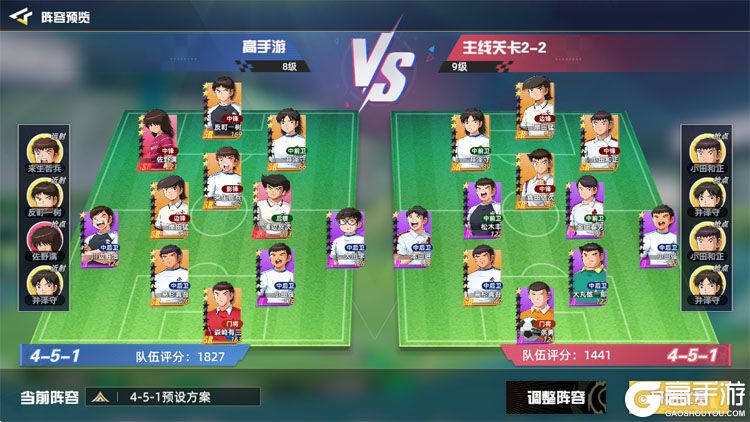Choose substitute 来生哲兵 in left bench list

point(43,154)
